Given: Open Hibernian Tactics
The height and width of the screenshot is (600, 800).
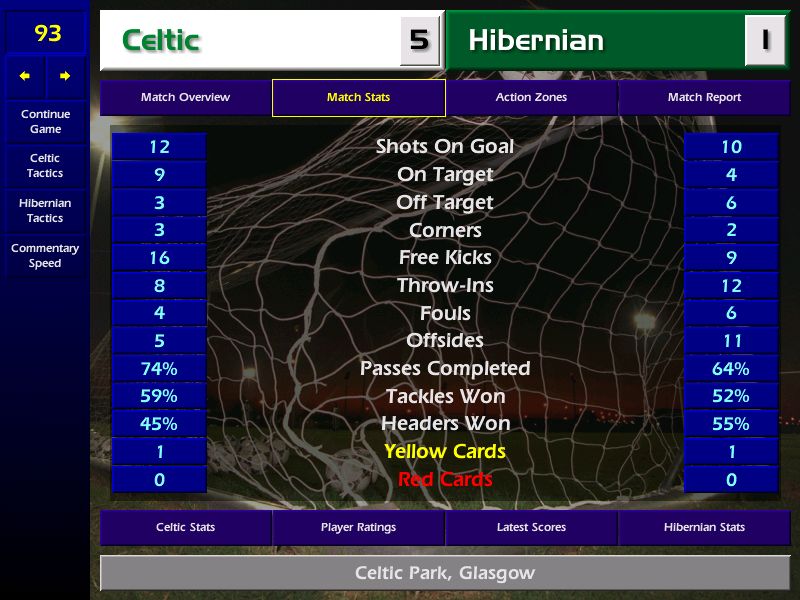Looking at the screenshot, I should coord(45,211).
